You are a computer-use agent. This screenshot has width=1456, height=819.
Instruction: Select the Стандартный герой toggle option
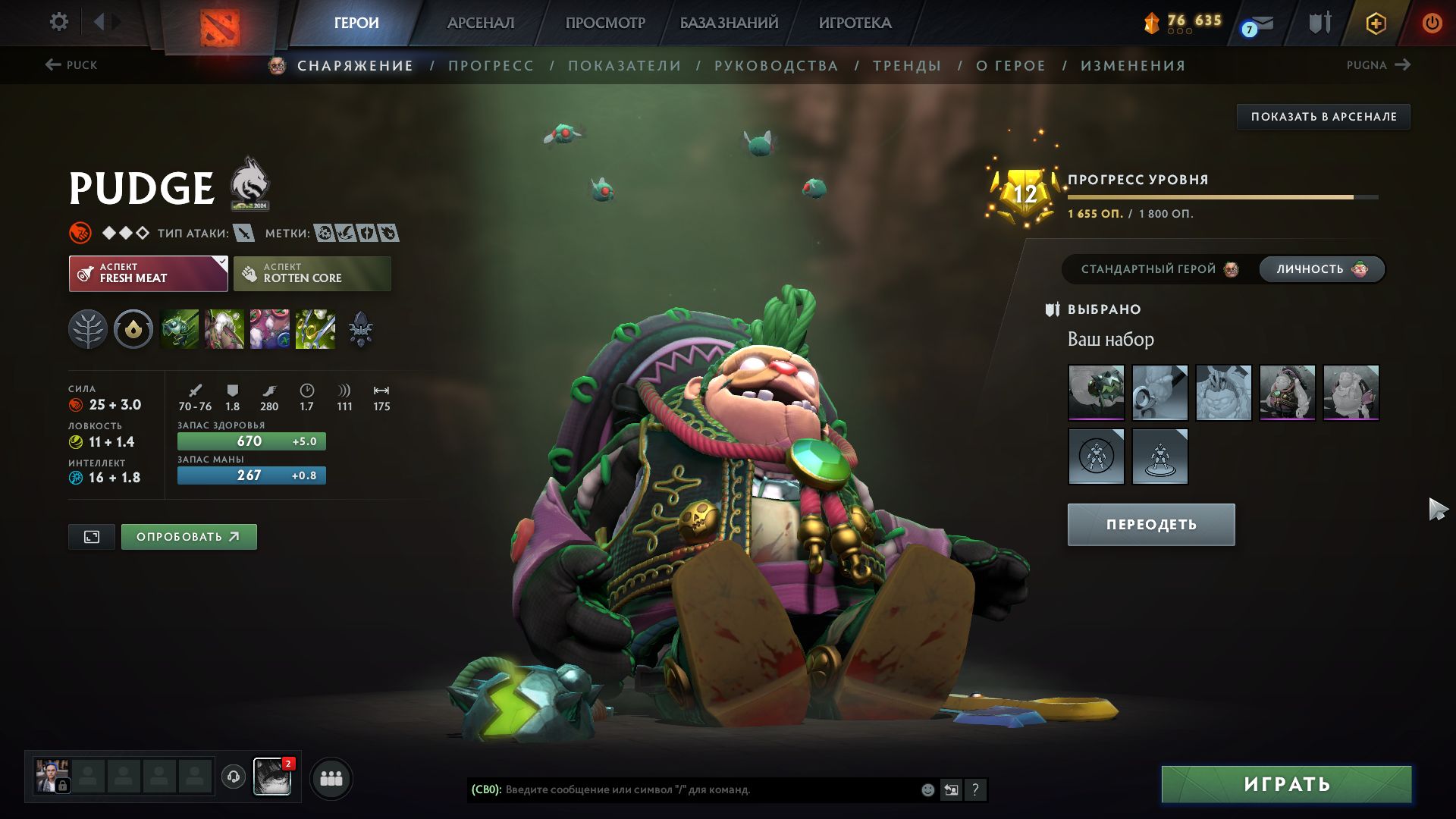(x=1158, y=269)
